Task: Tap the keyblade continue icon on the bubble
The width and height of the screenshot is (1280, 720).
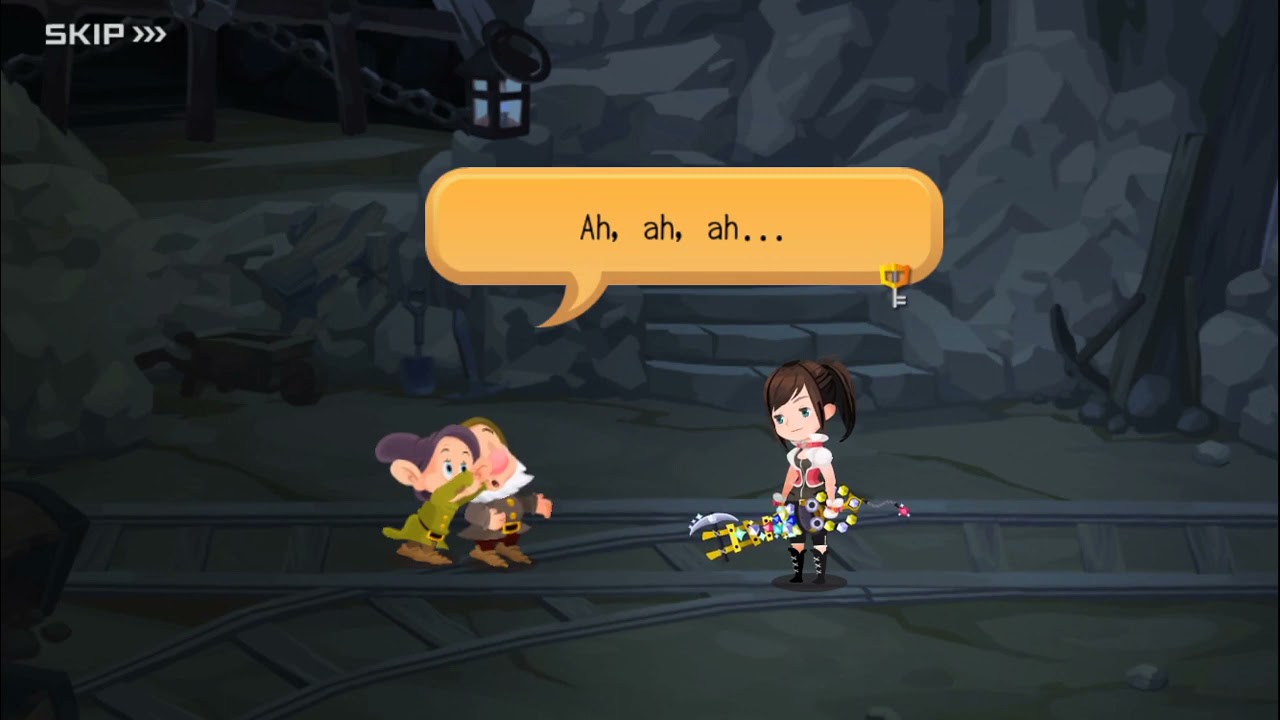Action: pos(895,283)
